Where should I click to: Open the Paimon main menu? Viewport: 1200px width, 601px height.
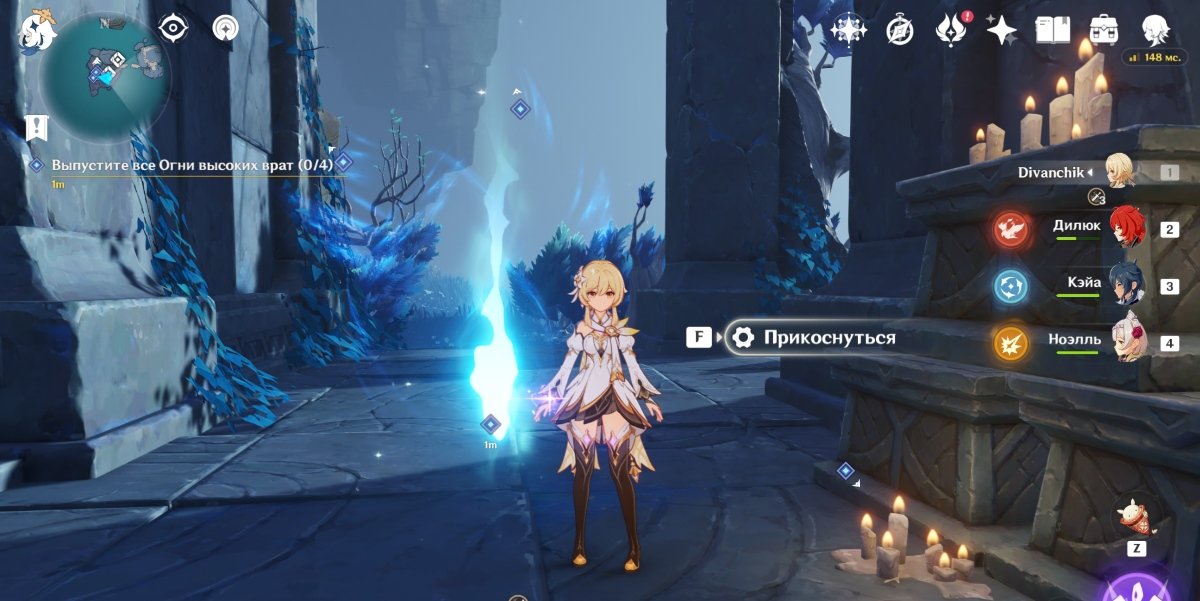pyautogui.click(x=36, y=30)
